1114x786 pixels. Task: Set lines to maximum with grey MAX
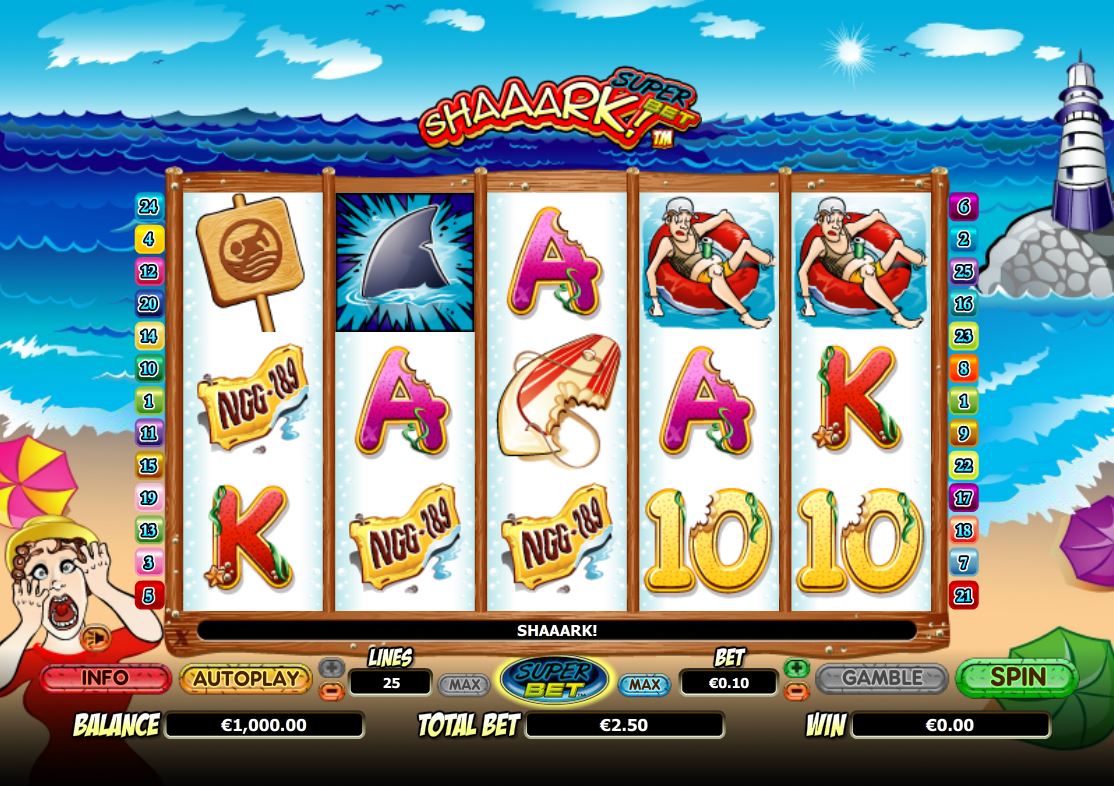coord(464,685)
